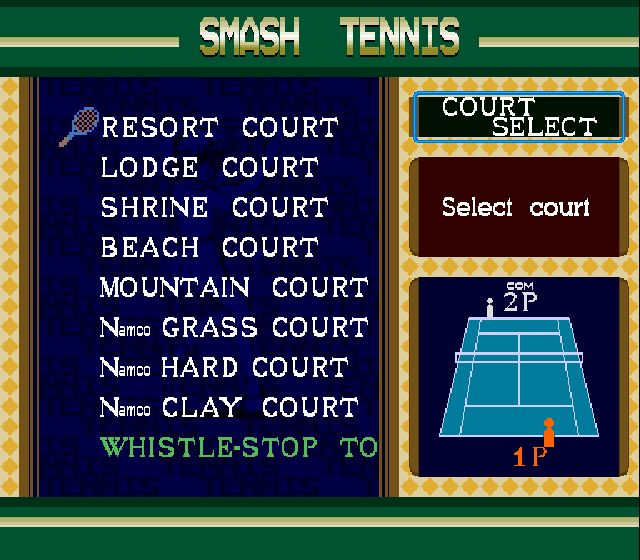640x560 pixels.
Task: Choose Mountain Court
Action: click(x=234, y=288)
